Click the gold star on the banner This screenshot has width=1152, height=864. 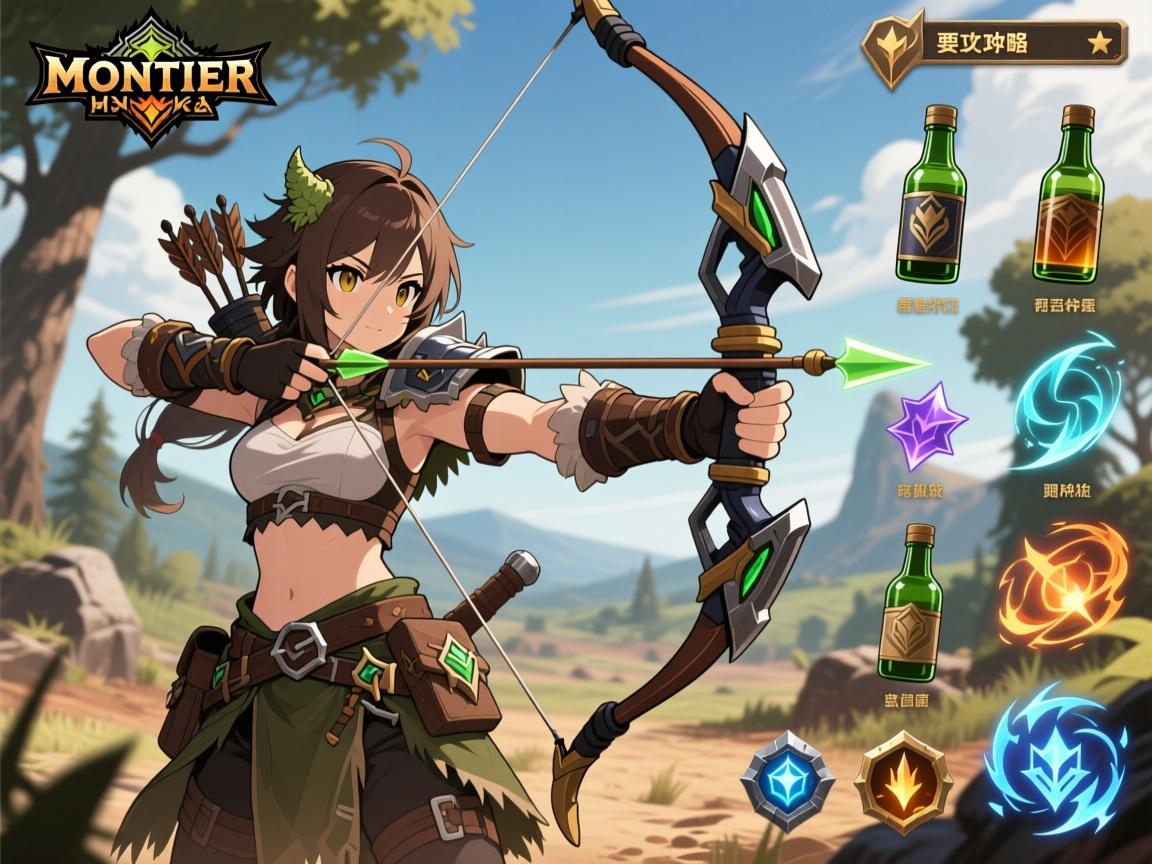click(x=1099, y=43)
